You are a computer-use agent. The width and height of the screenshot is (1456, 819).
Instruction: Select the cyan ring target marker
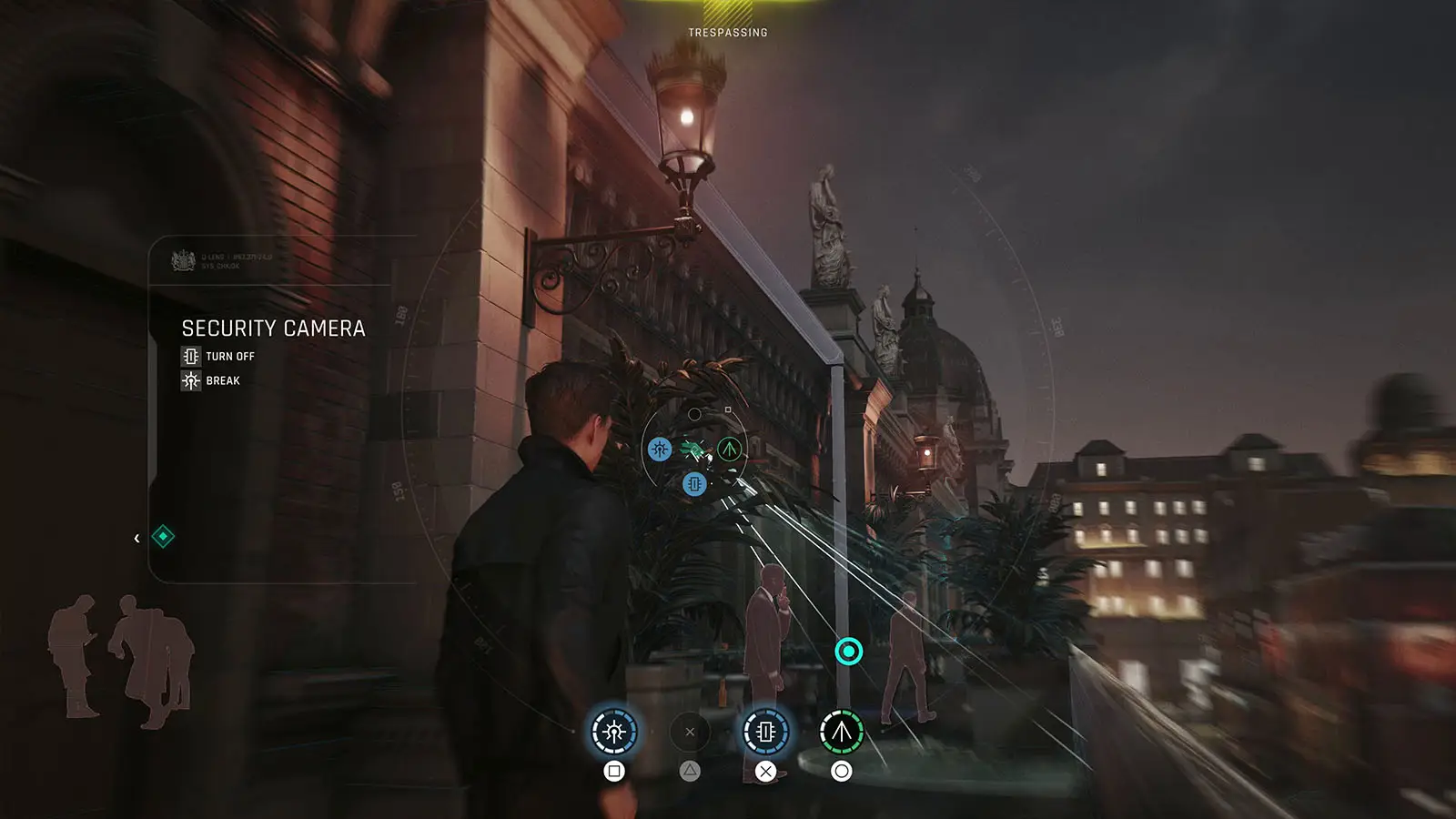click(x=849, y=652)
